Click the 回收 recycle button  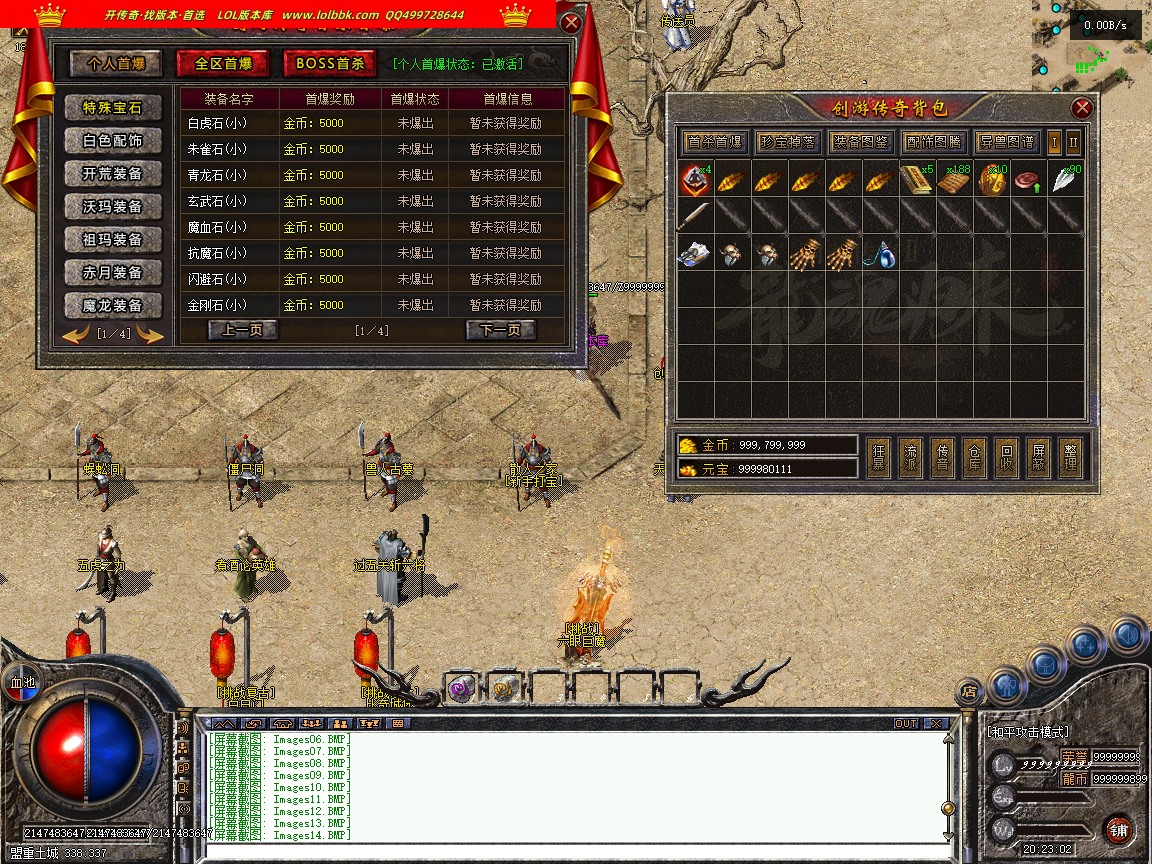point(1007,456)
